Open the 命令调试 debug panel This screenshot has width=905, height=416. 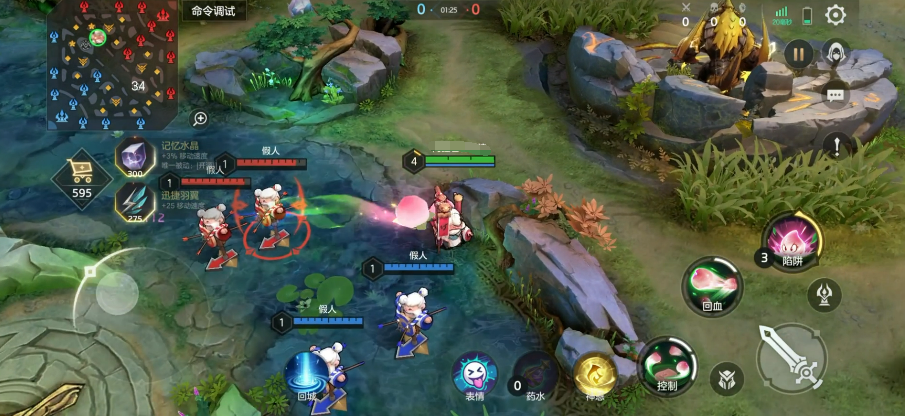tap(213, 11)
